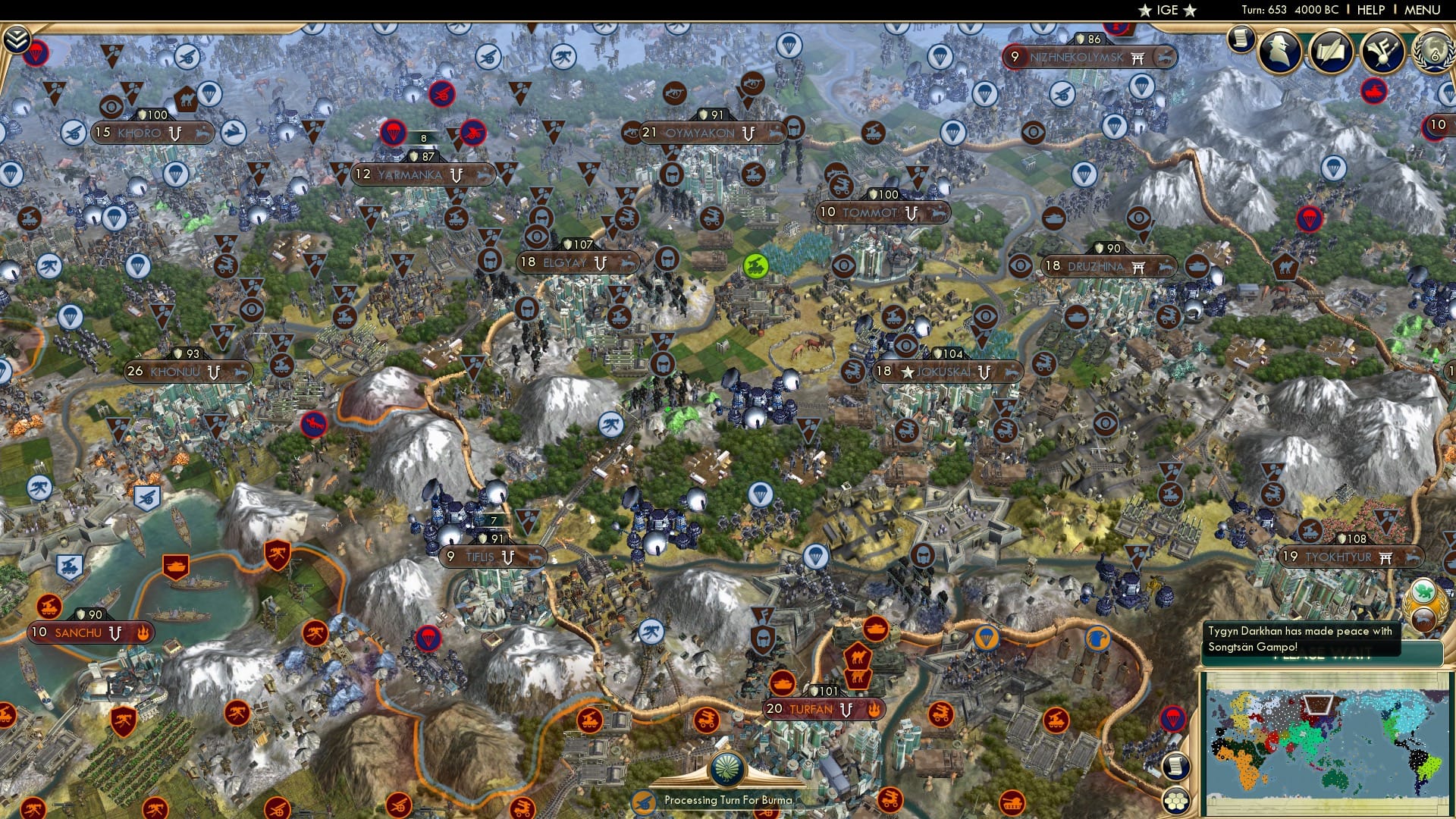
Task: Click the notification scroll icon below MENU
Action: tap(1242, 39)
